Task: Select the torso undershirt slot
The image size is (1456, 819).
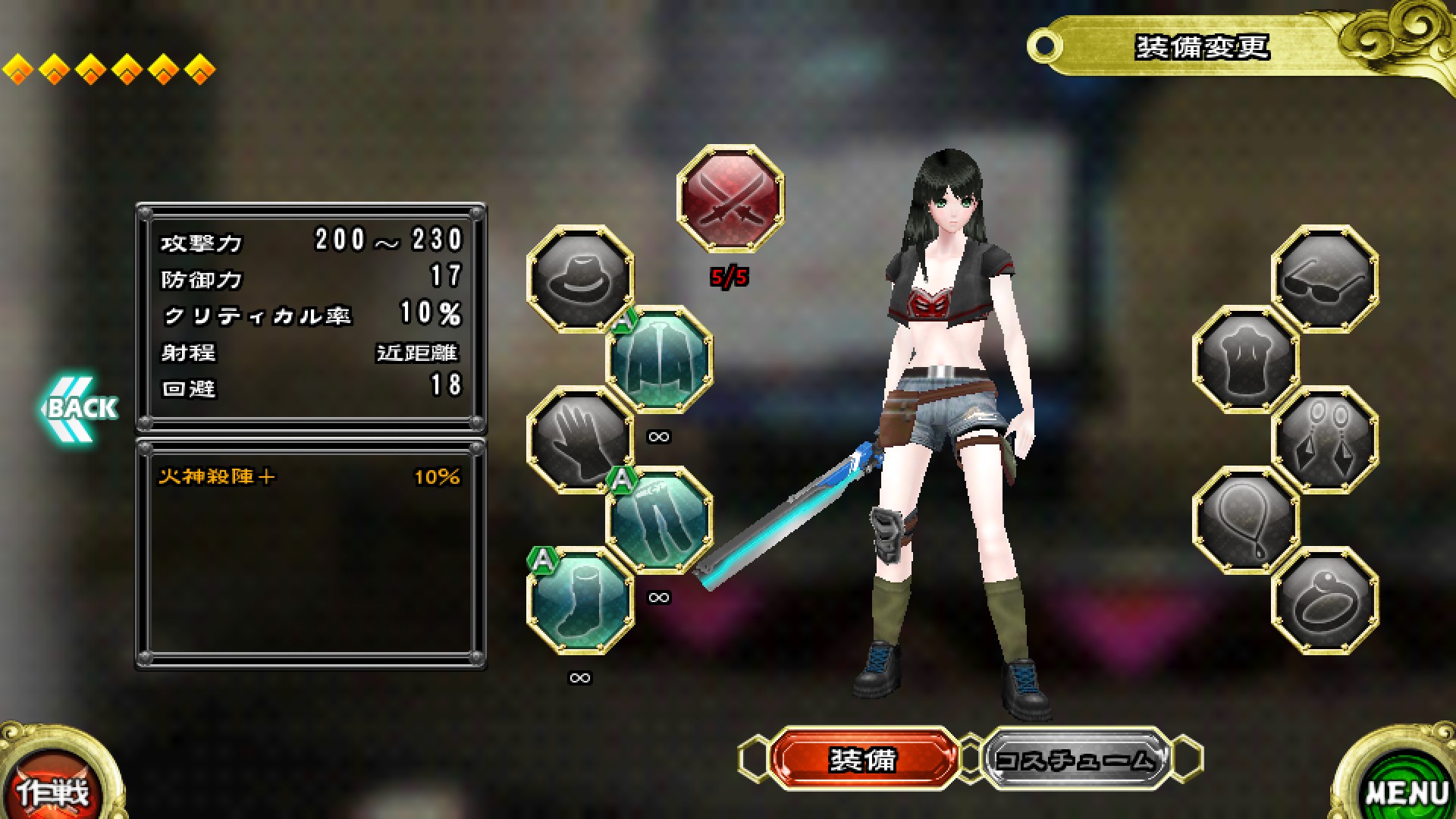Action: coord(1246,359)
